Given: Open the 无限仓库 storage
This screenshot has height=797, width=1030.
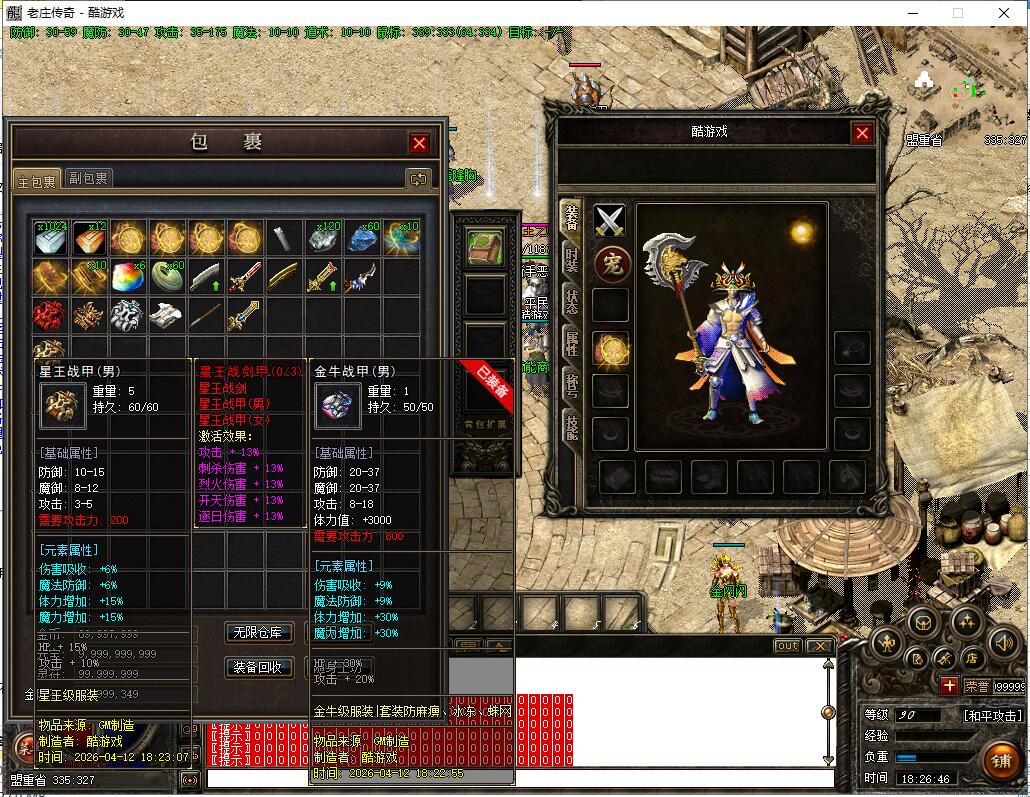Looking at the screenshot, I should pos(258,632).
